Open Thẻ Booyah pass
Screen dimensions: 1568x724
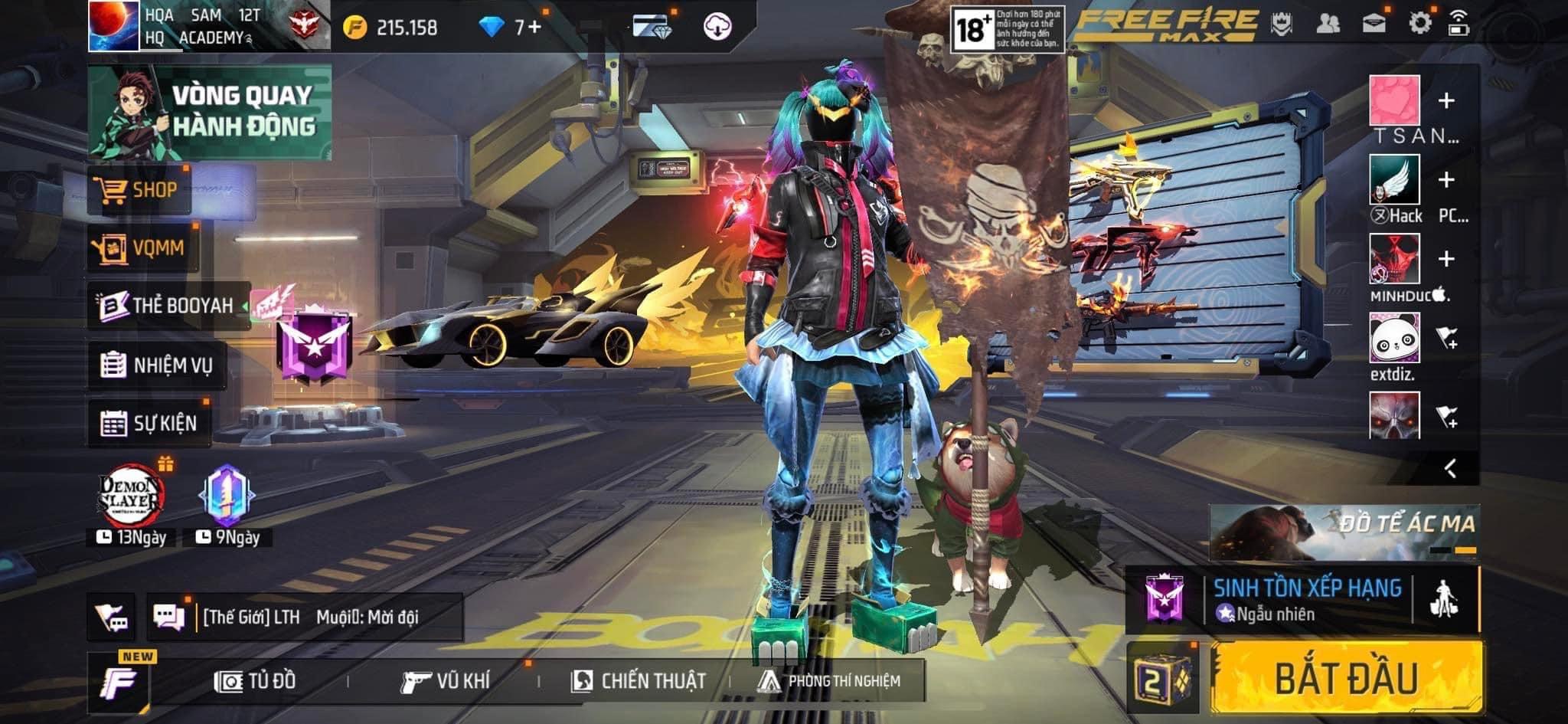point(168,306)
